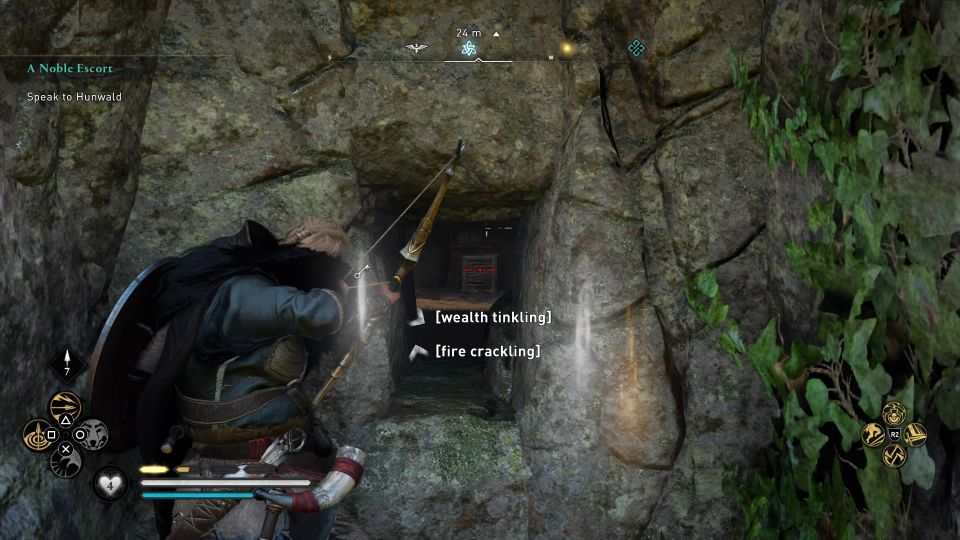Activate the multi-arrow ranged ability

[x=65, y=407]
